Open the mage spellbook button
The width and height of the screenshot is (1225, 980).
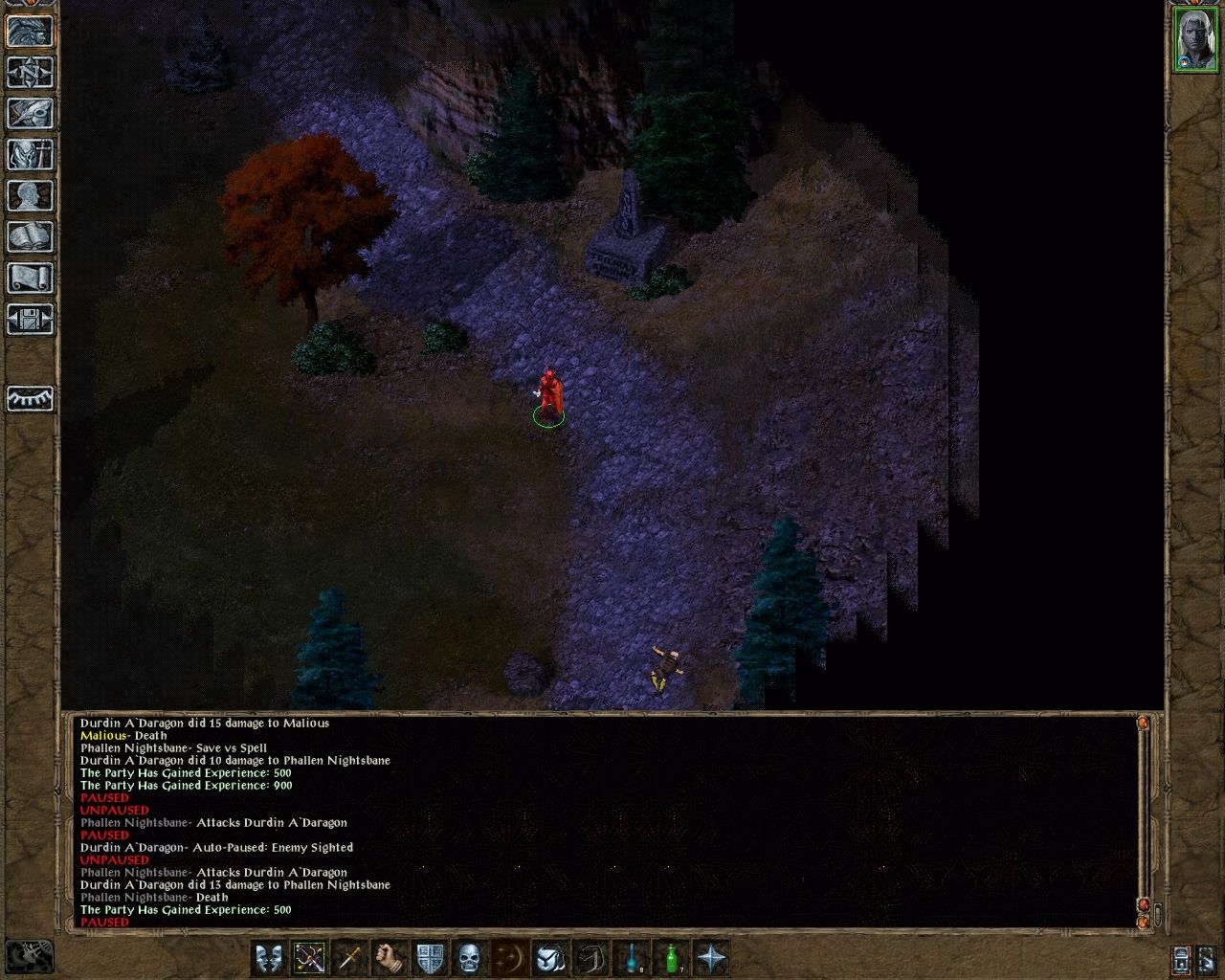pos(31,236)
